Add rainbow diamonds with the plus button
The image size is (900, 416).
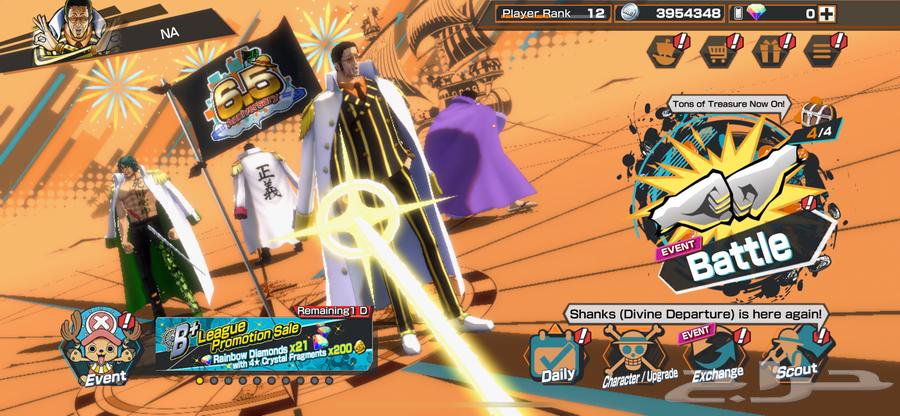click(826, 13)
